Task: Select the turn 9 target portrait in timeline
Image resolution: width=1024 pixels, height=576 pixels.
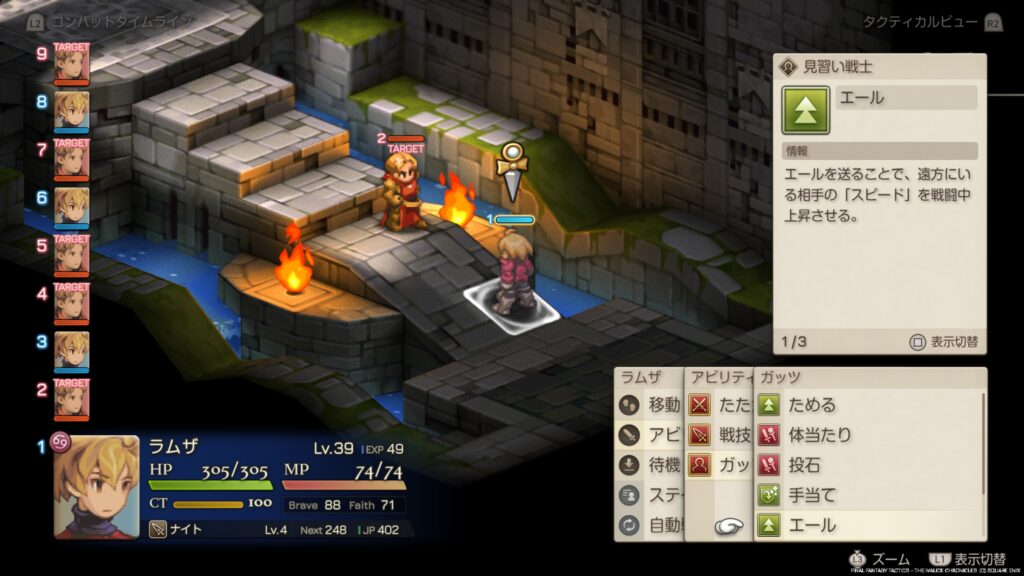Action: (x=71, y=64)
